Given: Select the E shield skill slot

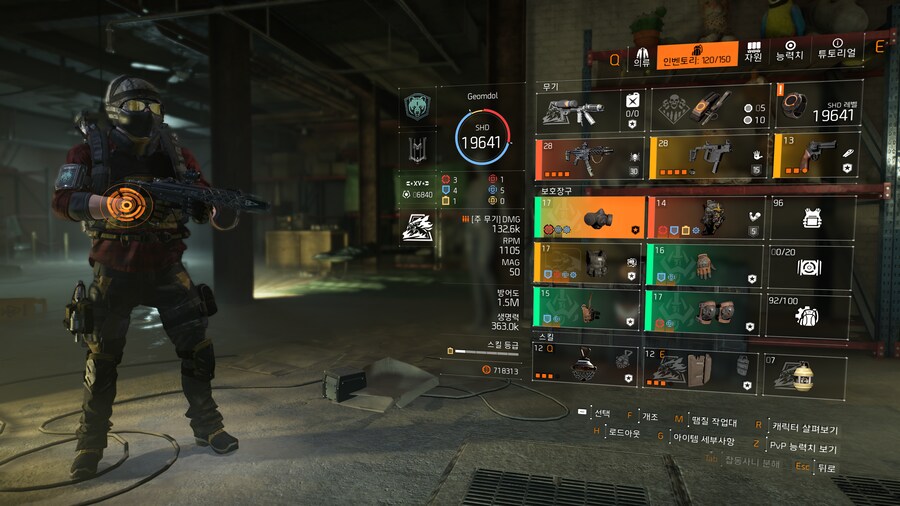Looking at the screenshot, I should 699,364.
